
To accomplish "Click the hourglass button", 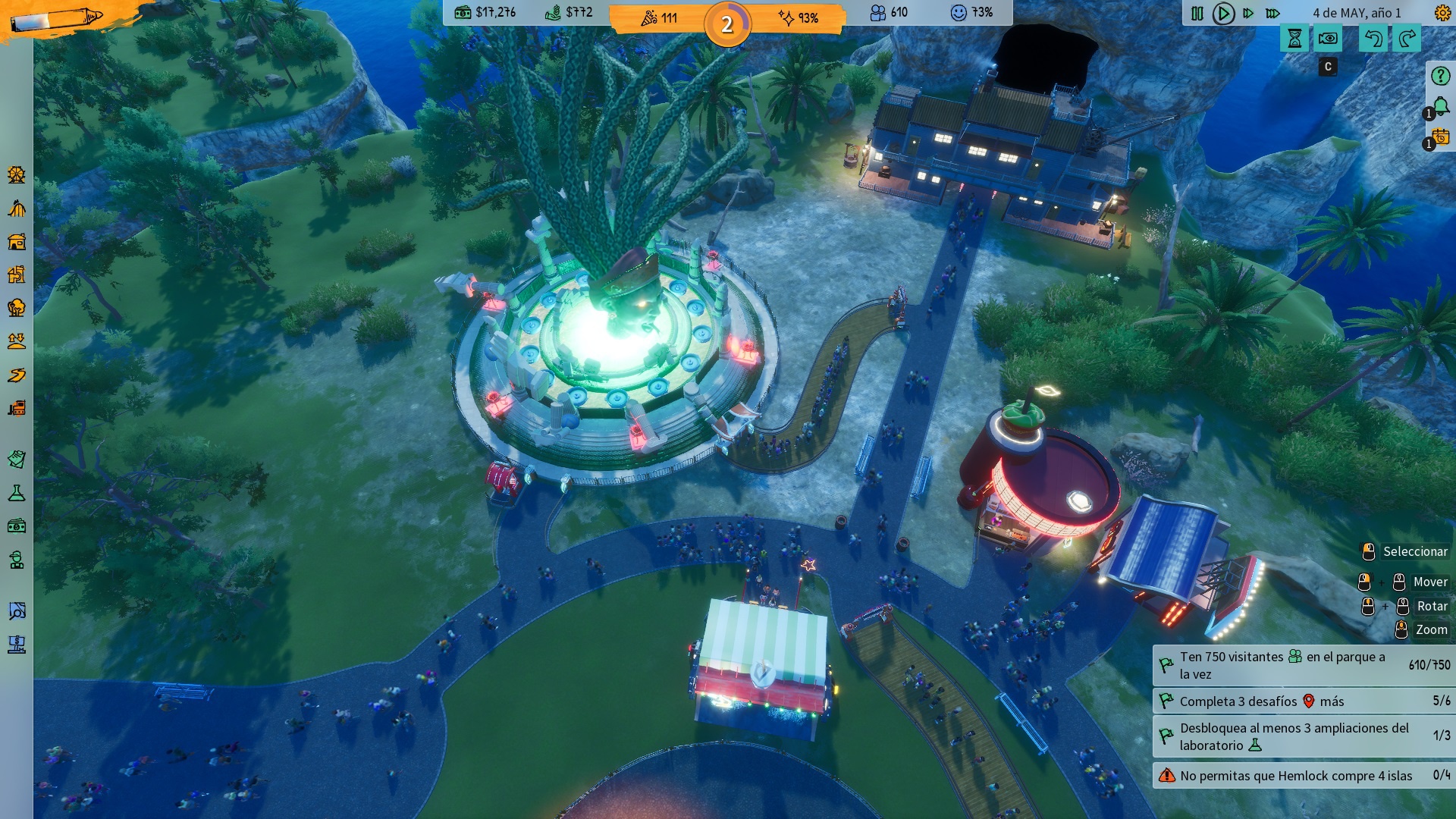I will click(x=1294, y=39).
